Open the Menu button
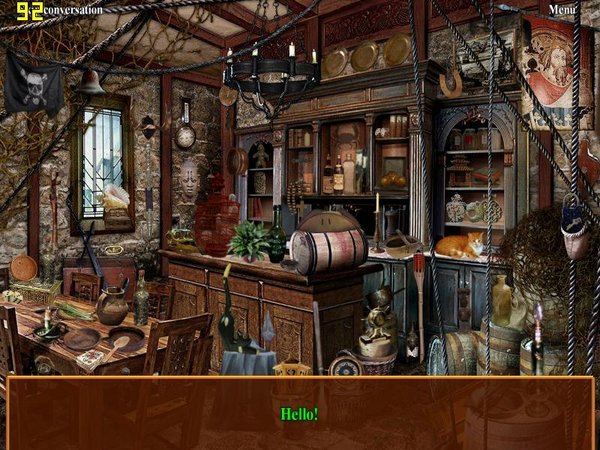This screenshot has width=600, height=450. coord(561,10)
